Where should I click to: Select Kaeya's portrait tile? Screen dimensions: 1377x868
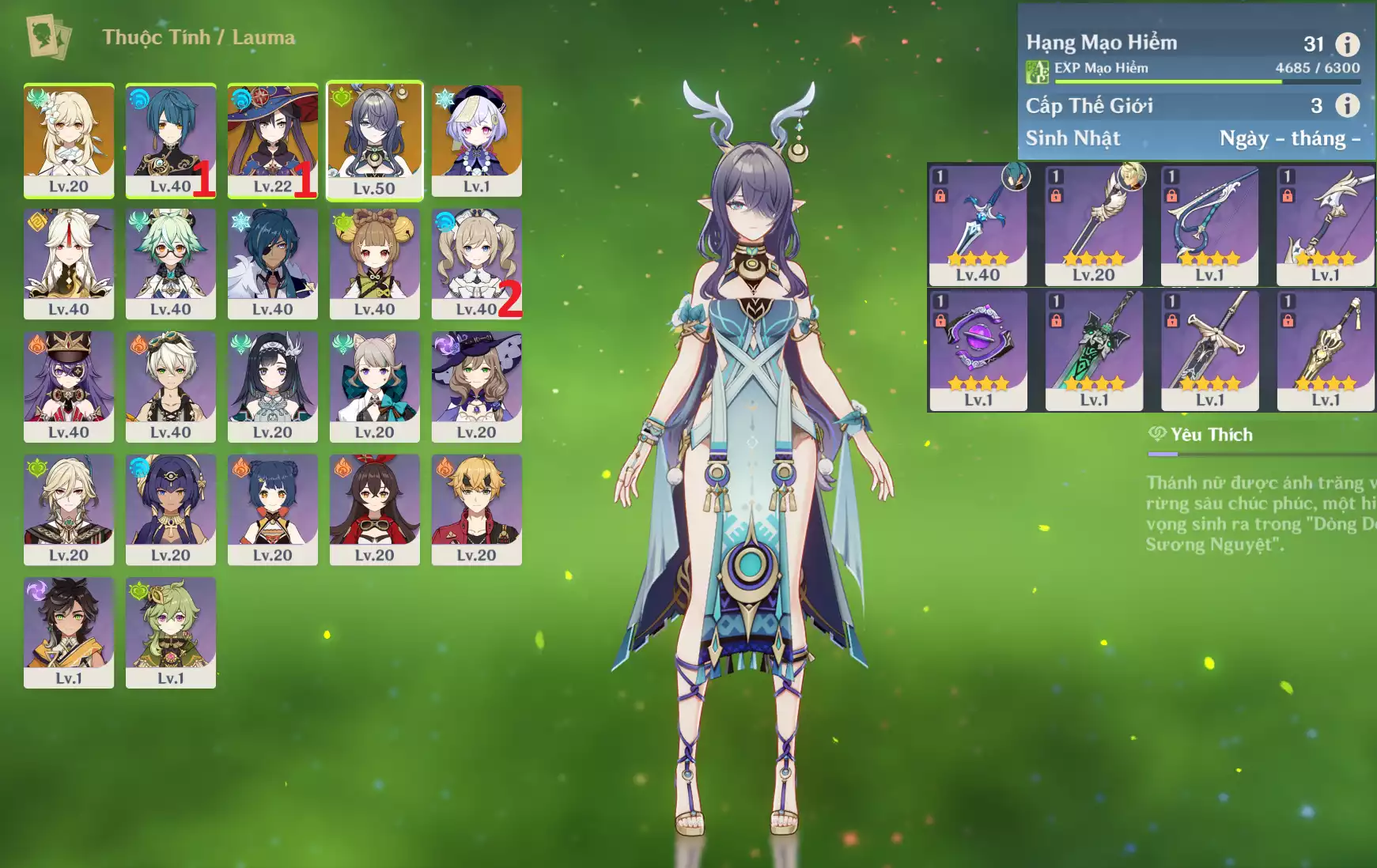(x=272, y=263)
